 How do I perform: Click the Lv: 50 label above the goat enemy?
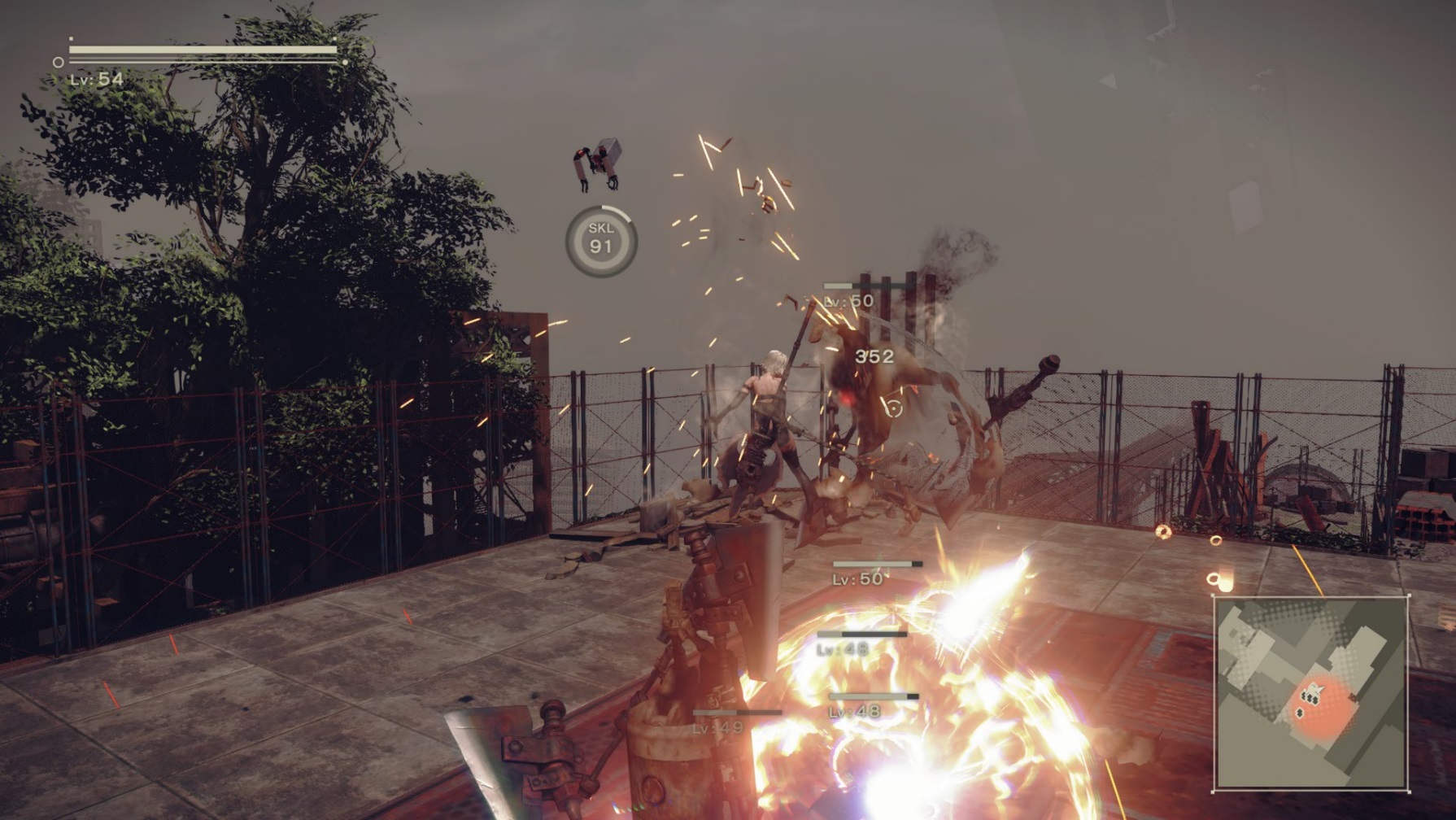846,299
